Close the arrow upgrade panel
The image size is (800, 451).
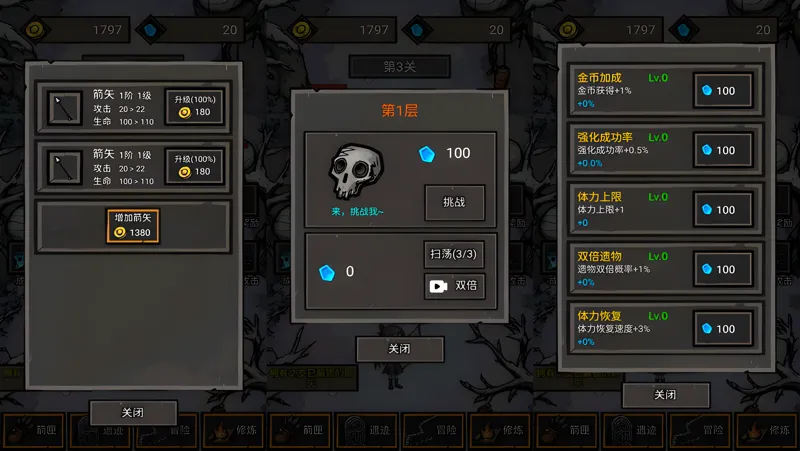(133, 412)
